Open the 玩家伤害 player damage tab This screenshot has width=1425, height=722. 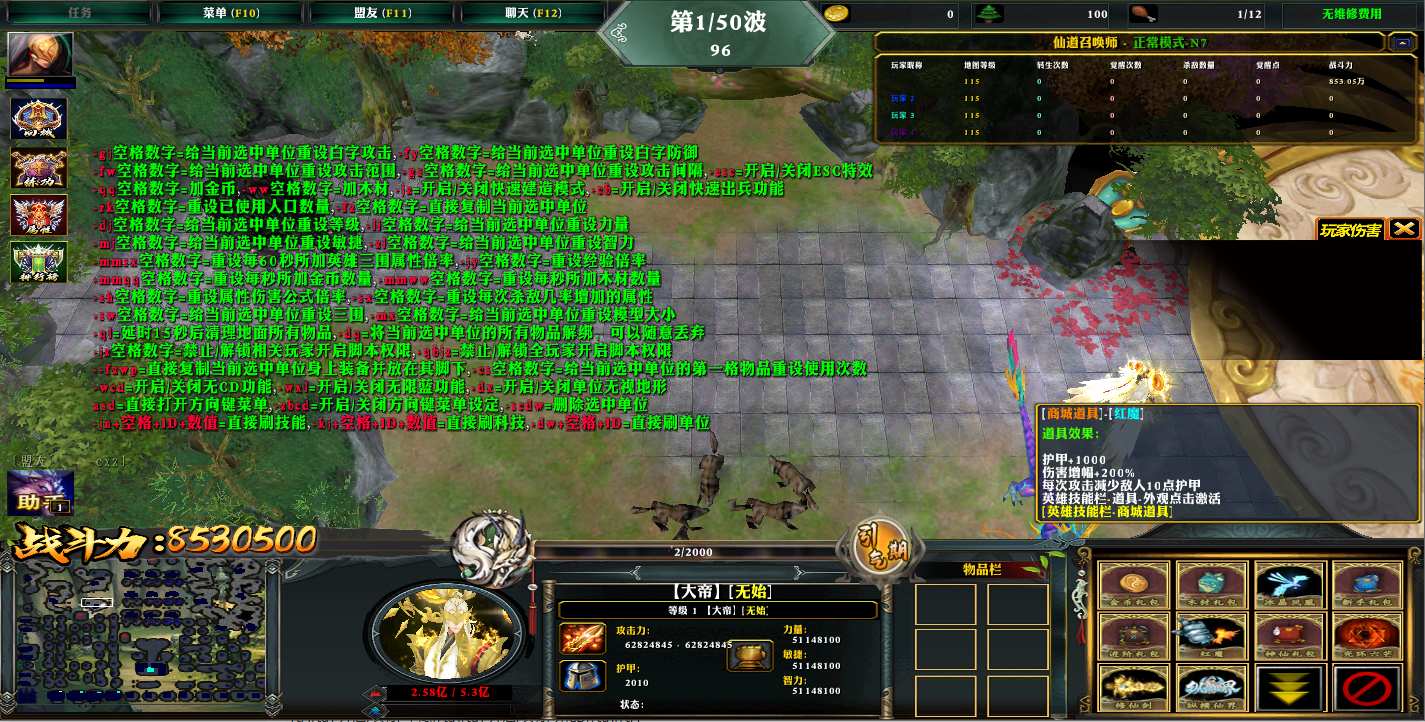pos(1350,230)
